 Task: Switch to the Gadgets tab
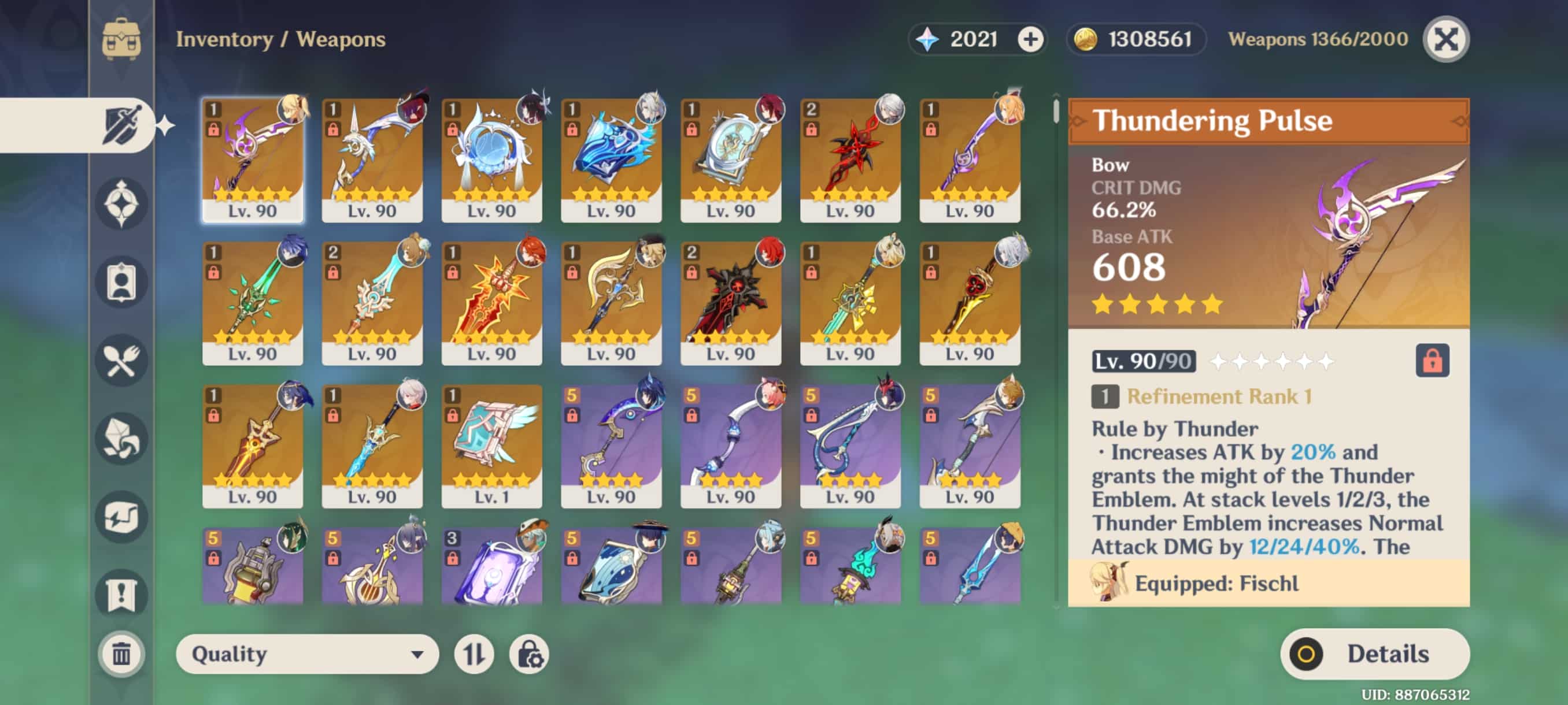[121, 517]
